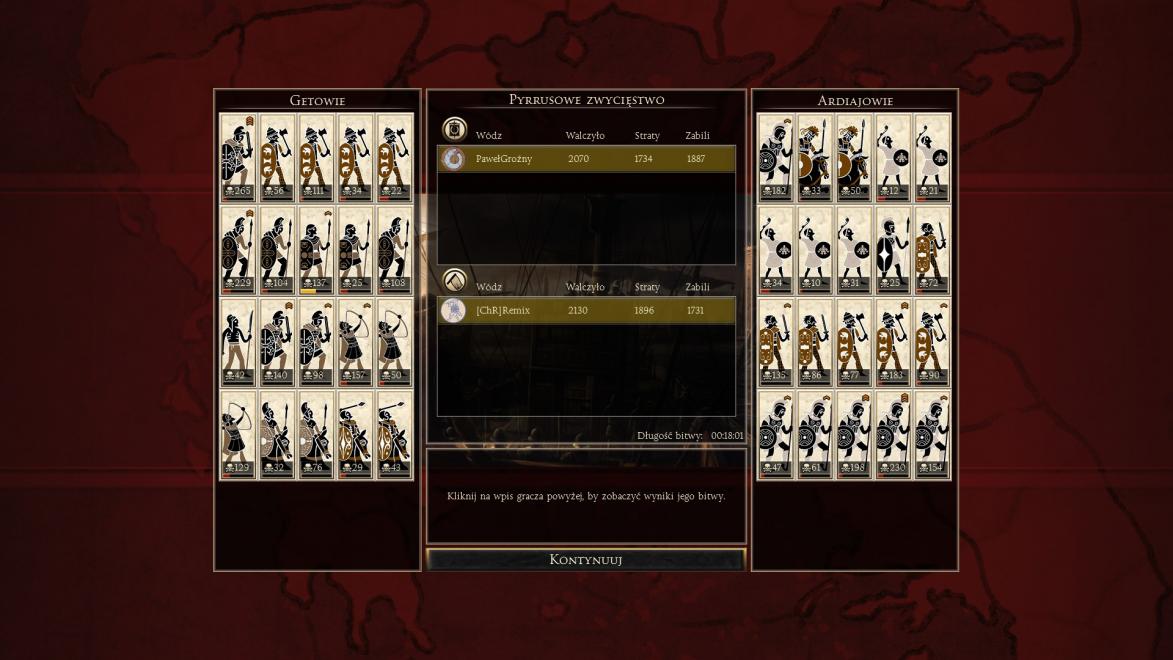This screenshot has width=1173, height=660.
Task: Select the Getowie swordsman card with 140 kills
Action: [277, 343]
